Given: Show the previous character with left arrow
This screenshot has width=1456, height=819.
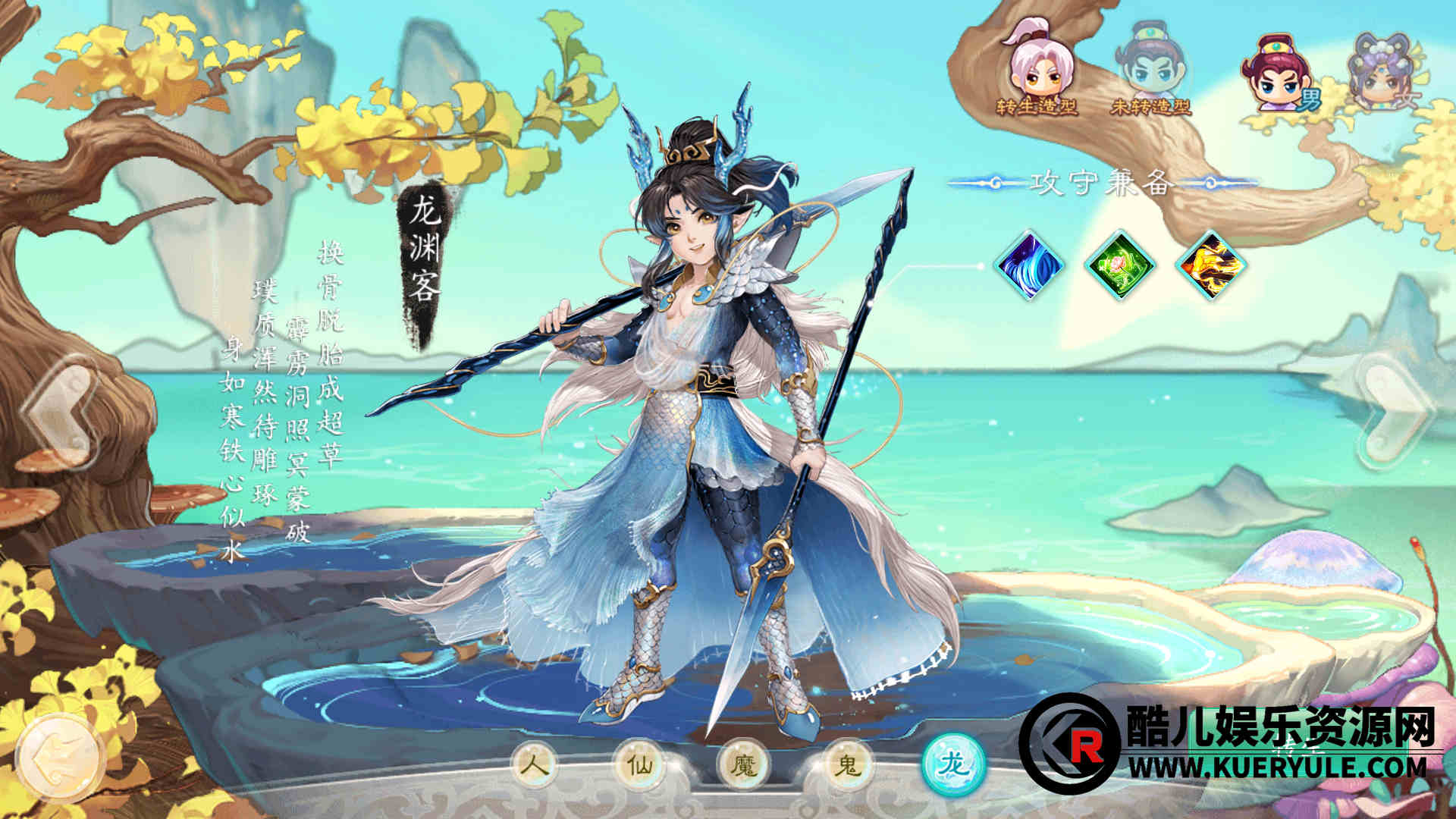Looking at the screenshot, I should [62, 409].
